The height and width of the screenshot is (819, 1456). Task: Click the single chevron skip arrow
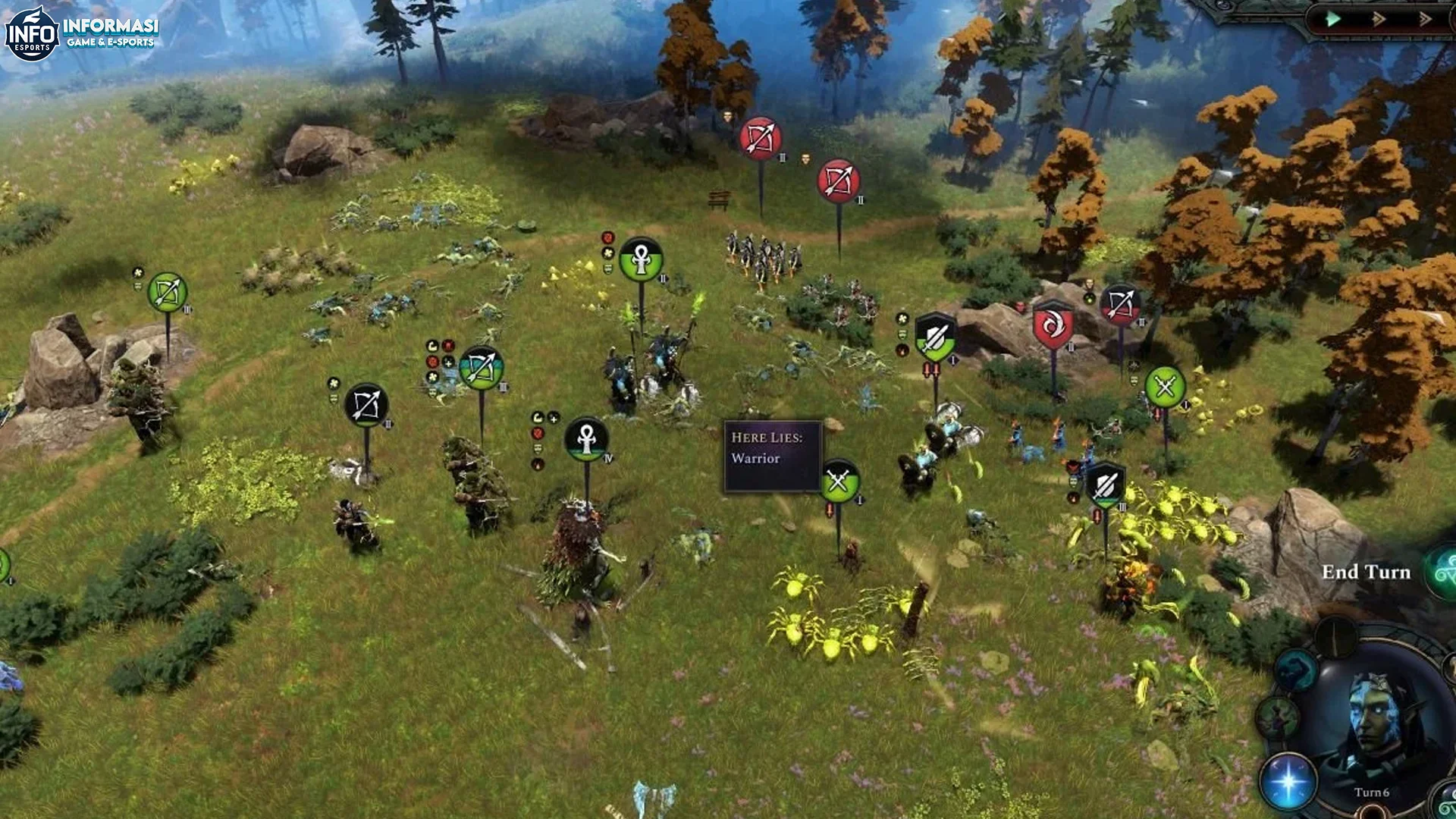[1379, 19]
